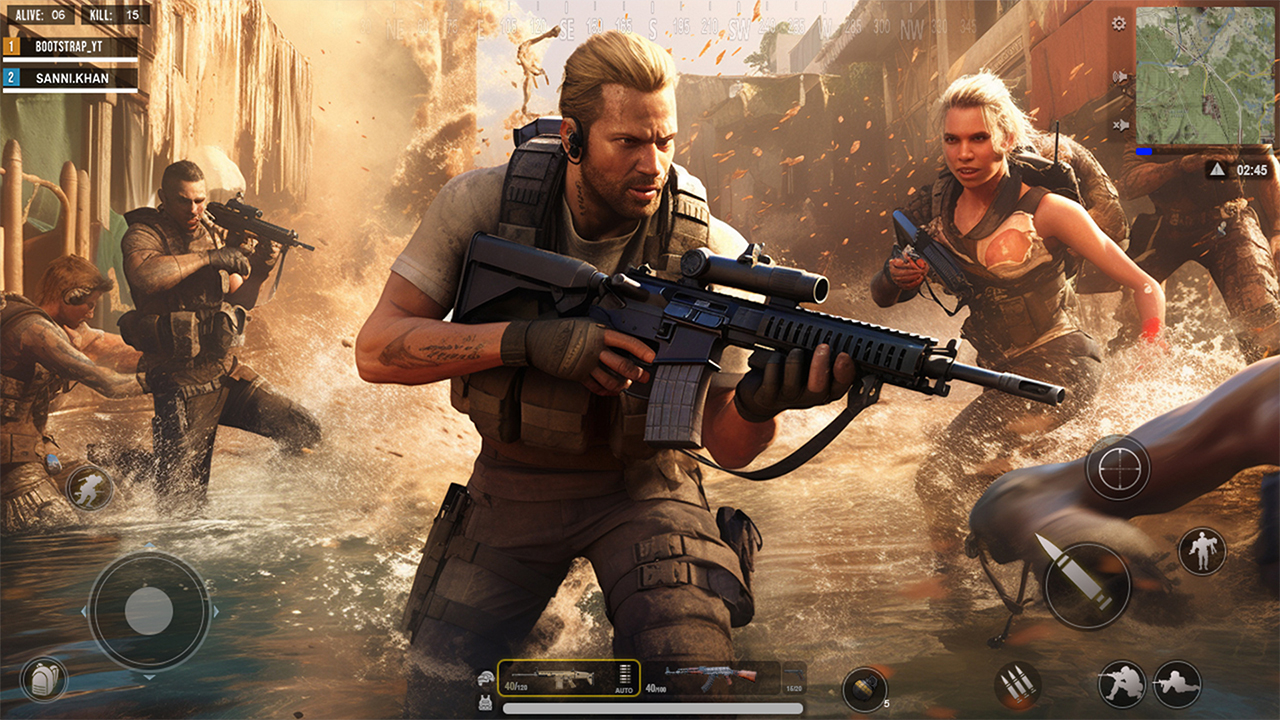Open the settings gear near the minimap
1280x720 pixels.
pos(1118,22)
